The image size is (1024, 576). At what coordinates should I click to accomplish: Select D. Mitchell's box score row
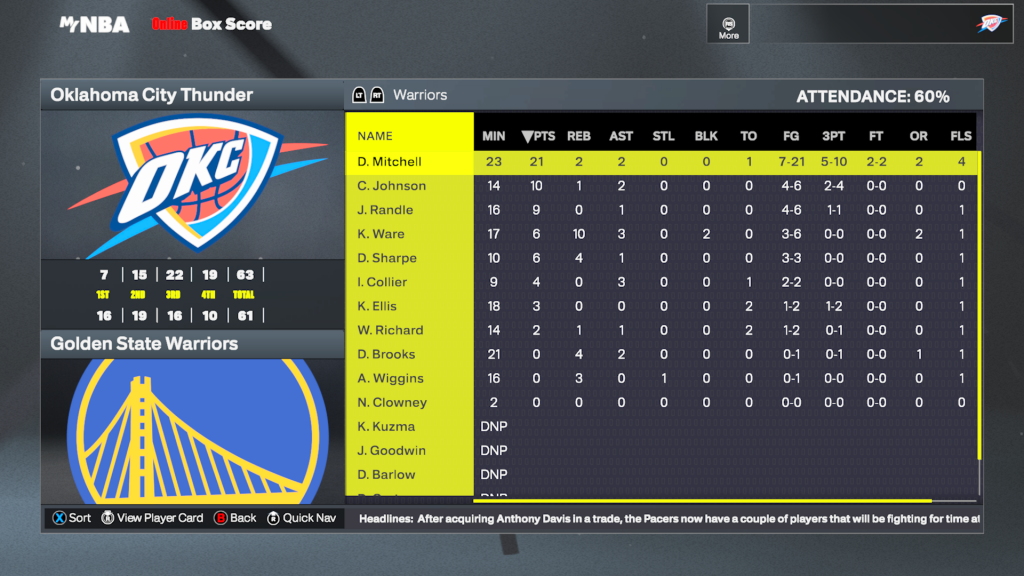tap(390, 162)
